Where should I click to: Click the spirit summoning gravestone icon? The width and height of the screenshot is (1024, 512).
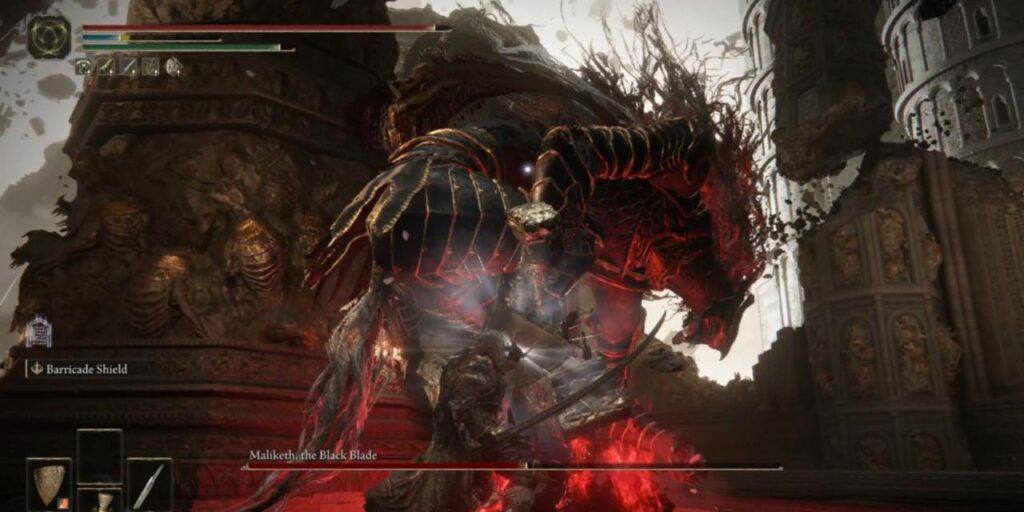39,331
